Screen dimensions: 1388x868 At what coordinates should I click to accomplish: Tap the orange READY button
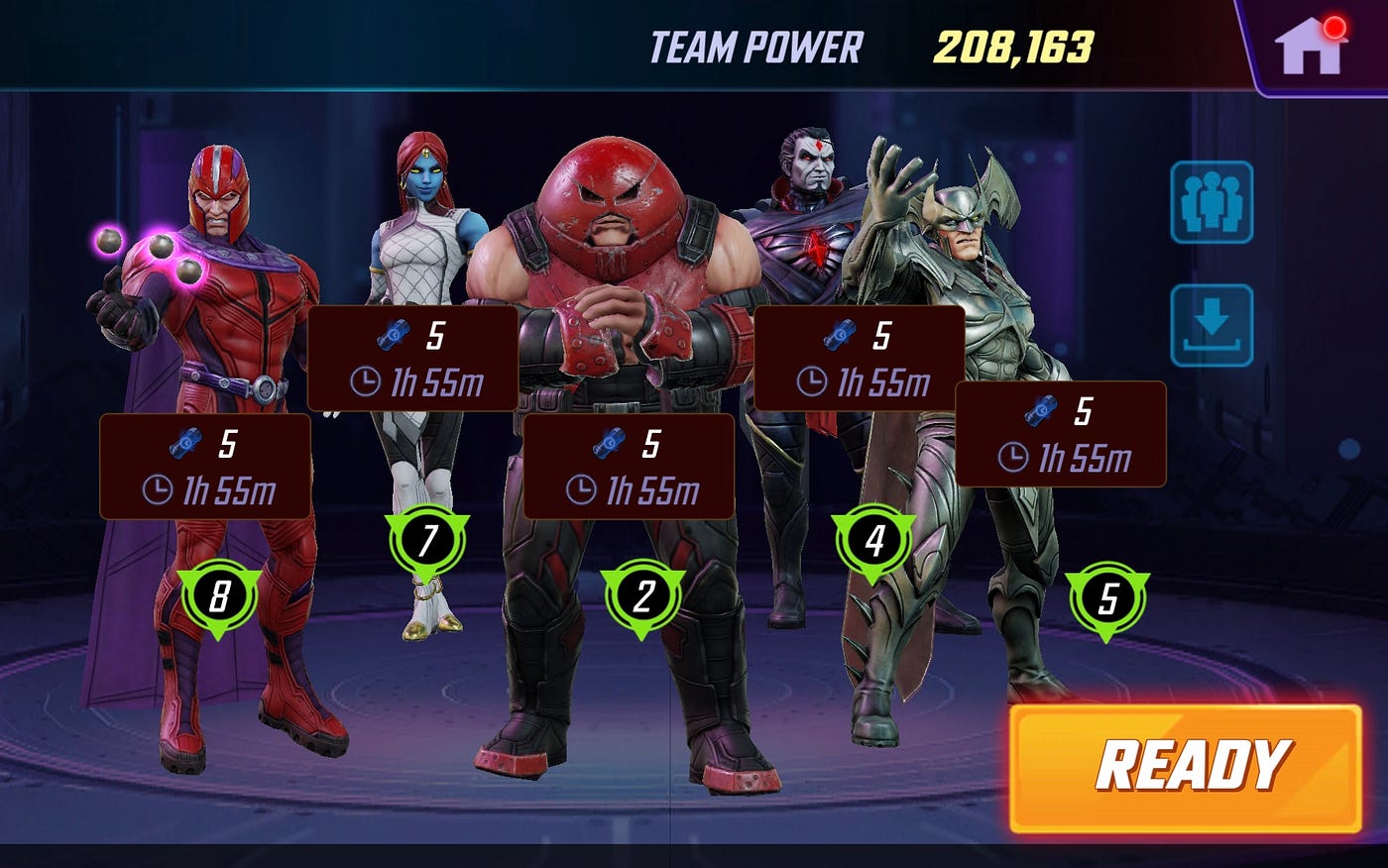pyautogui.click(x=1186, y=768)
